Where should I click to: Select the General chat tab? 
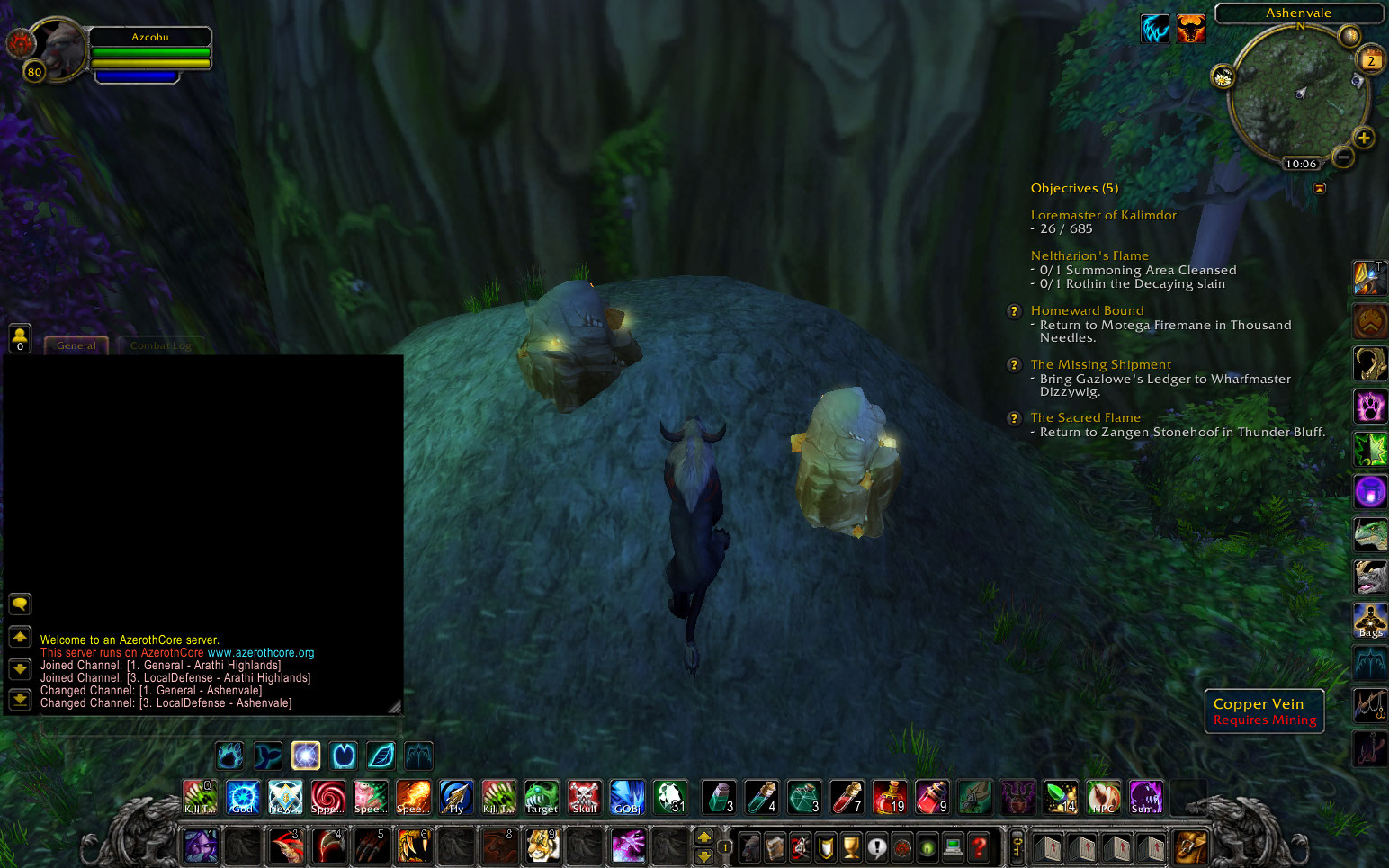click(76, 345)
